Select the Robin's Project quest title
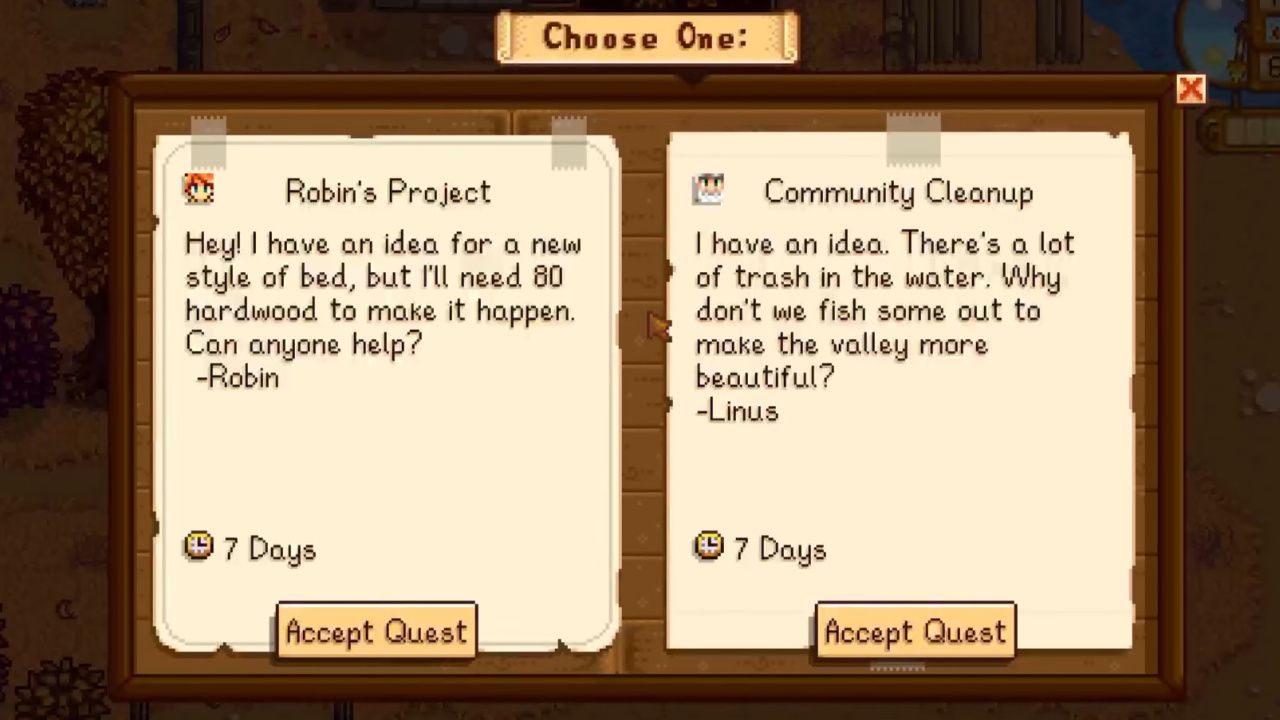Image resolution: width=1280 pixels, height=720 pixels. coord(388,192)
